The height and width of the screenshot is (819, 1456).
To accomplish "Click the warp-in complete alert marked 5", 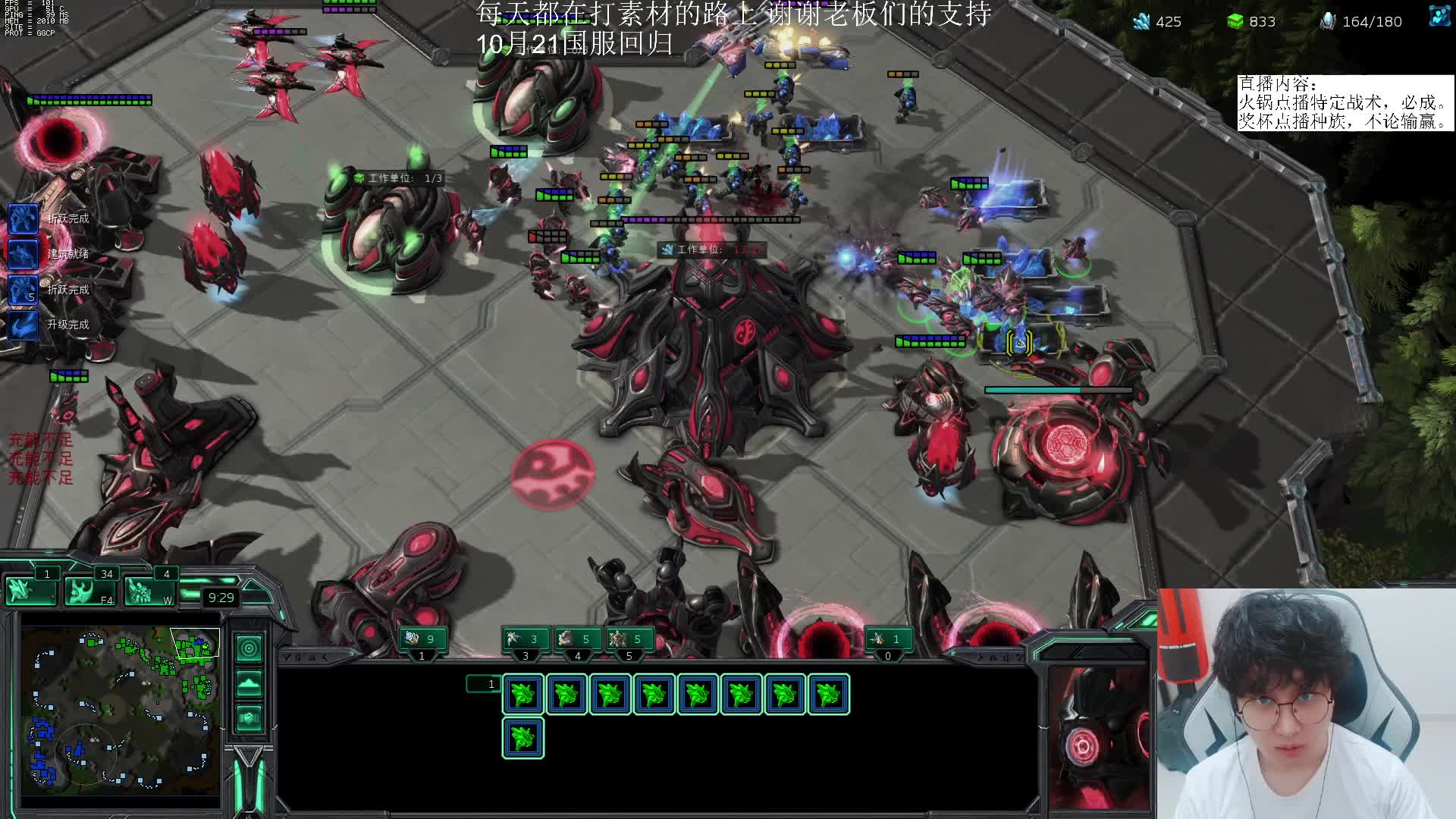I will pos(23,290).
